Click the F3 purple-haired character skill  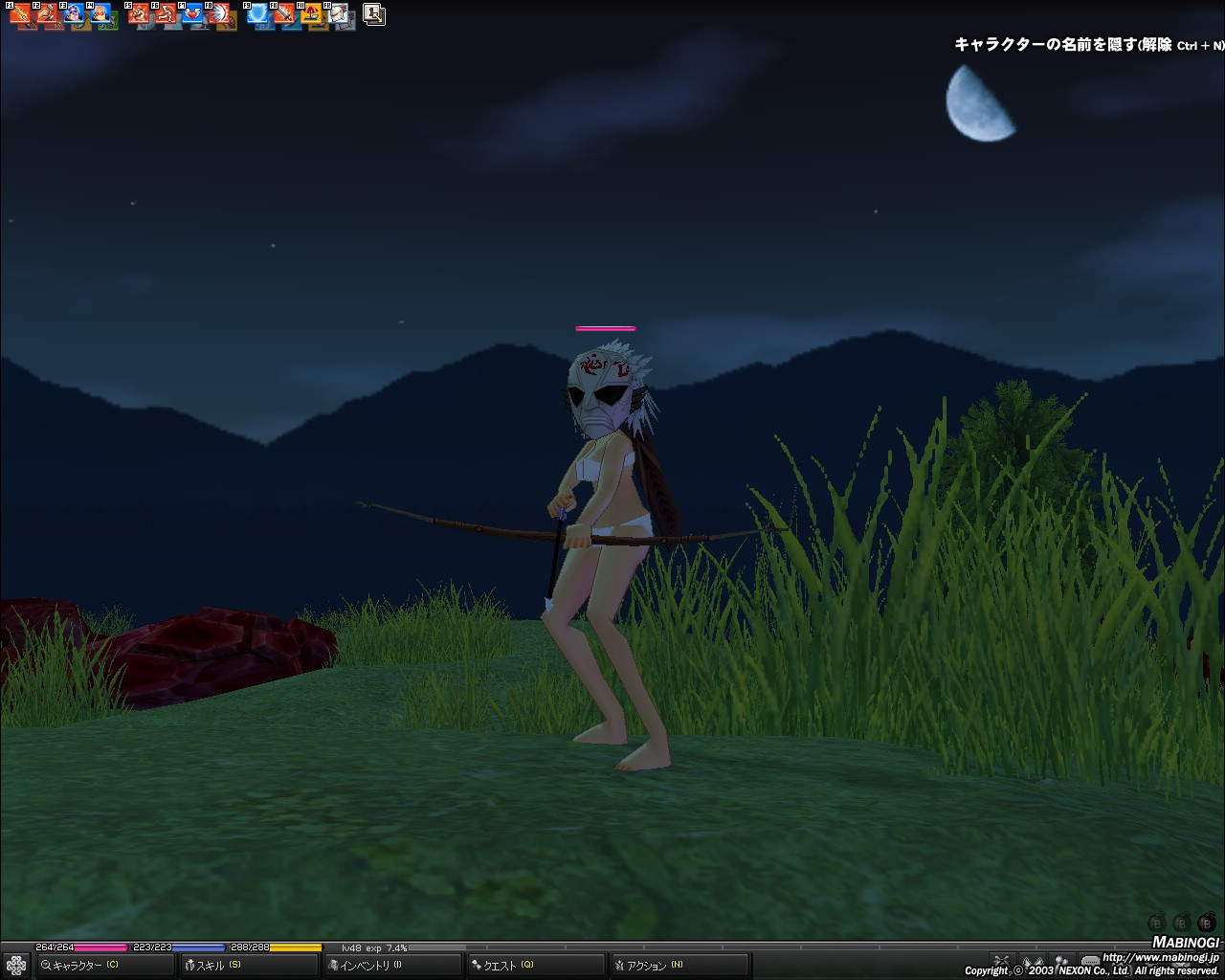point(74,14)
